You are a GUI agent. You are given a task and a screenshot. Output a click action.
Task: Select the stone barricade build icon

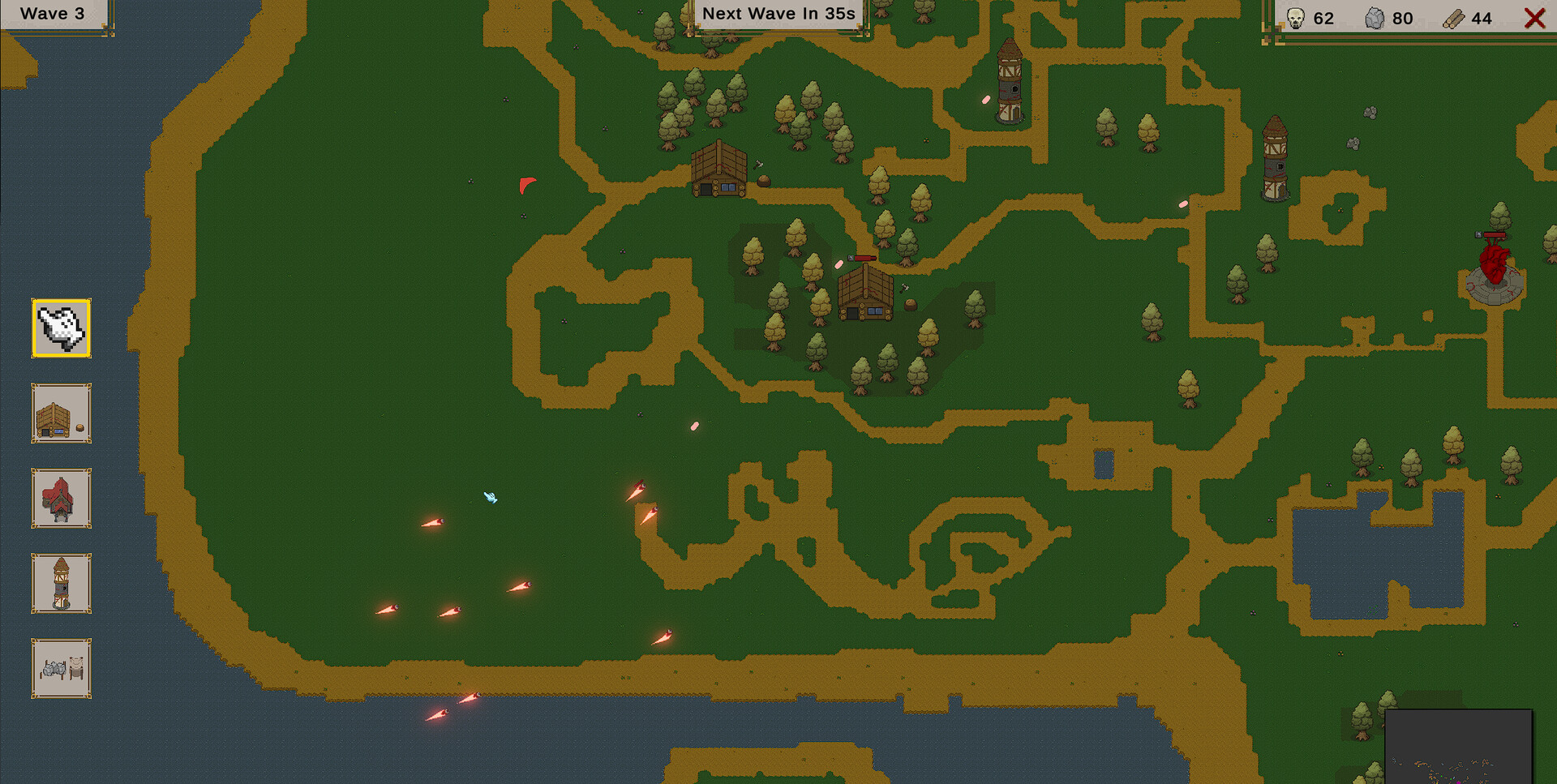click(61, 669)
